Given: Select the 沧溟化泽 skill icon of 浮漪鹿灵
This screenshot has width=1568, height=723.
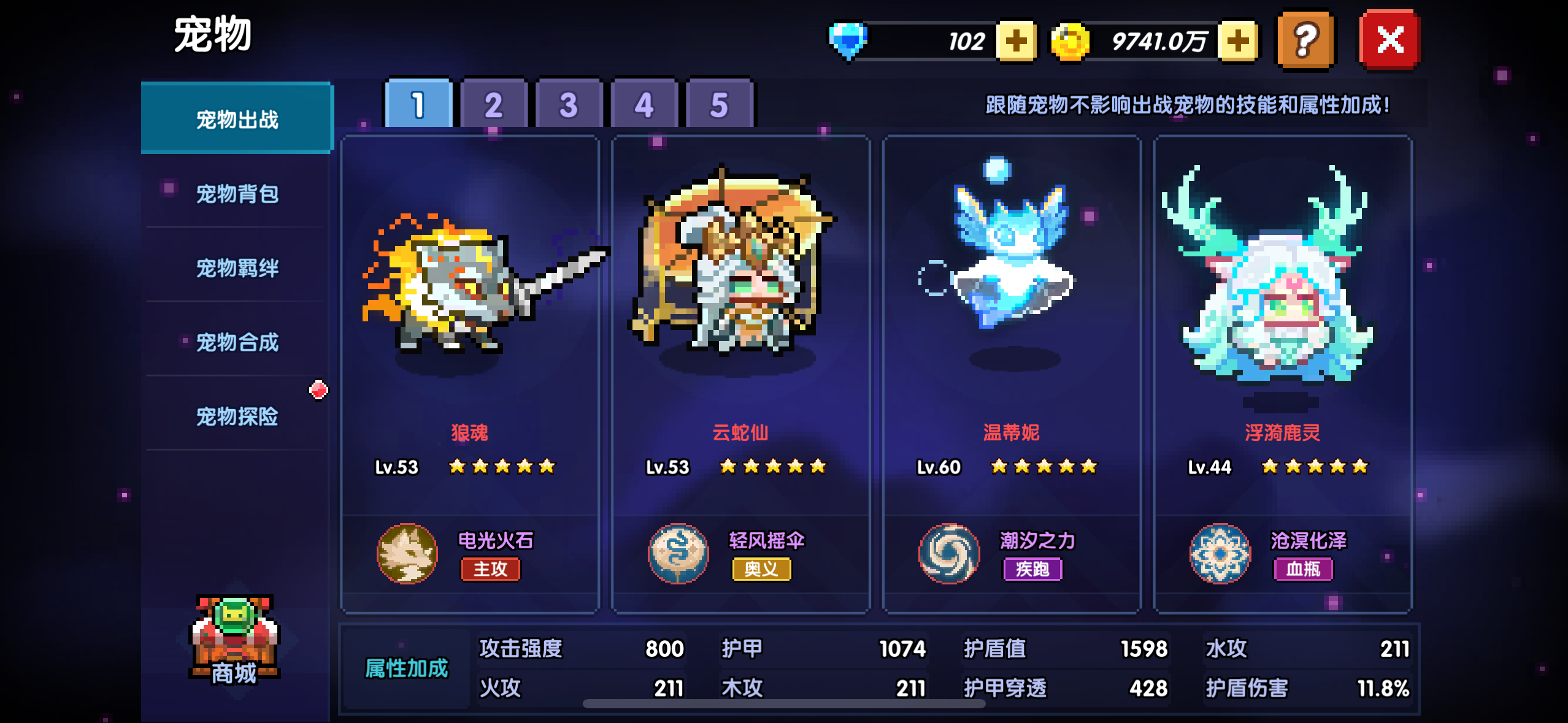Looking at the screenshot, I should (1220, 554).
